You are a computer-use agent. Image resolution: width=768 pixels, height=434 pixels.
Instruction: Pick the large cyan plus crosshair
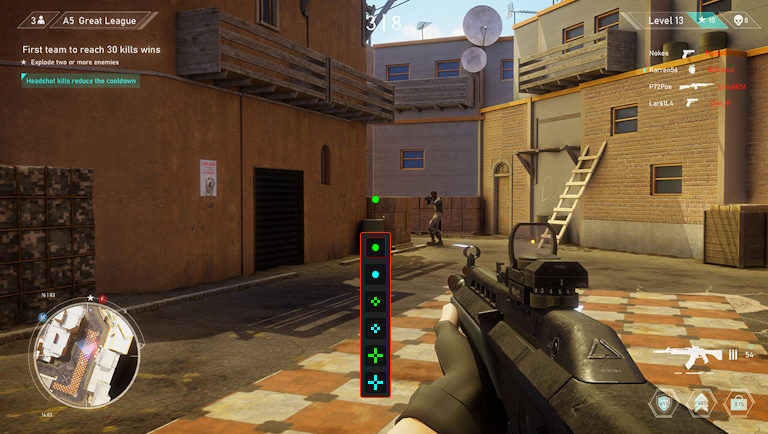click(375, 381)
